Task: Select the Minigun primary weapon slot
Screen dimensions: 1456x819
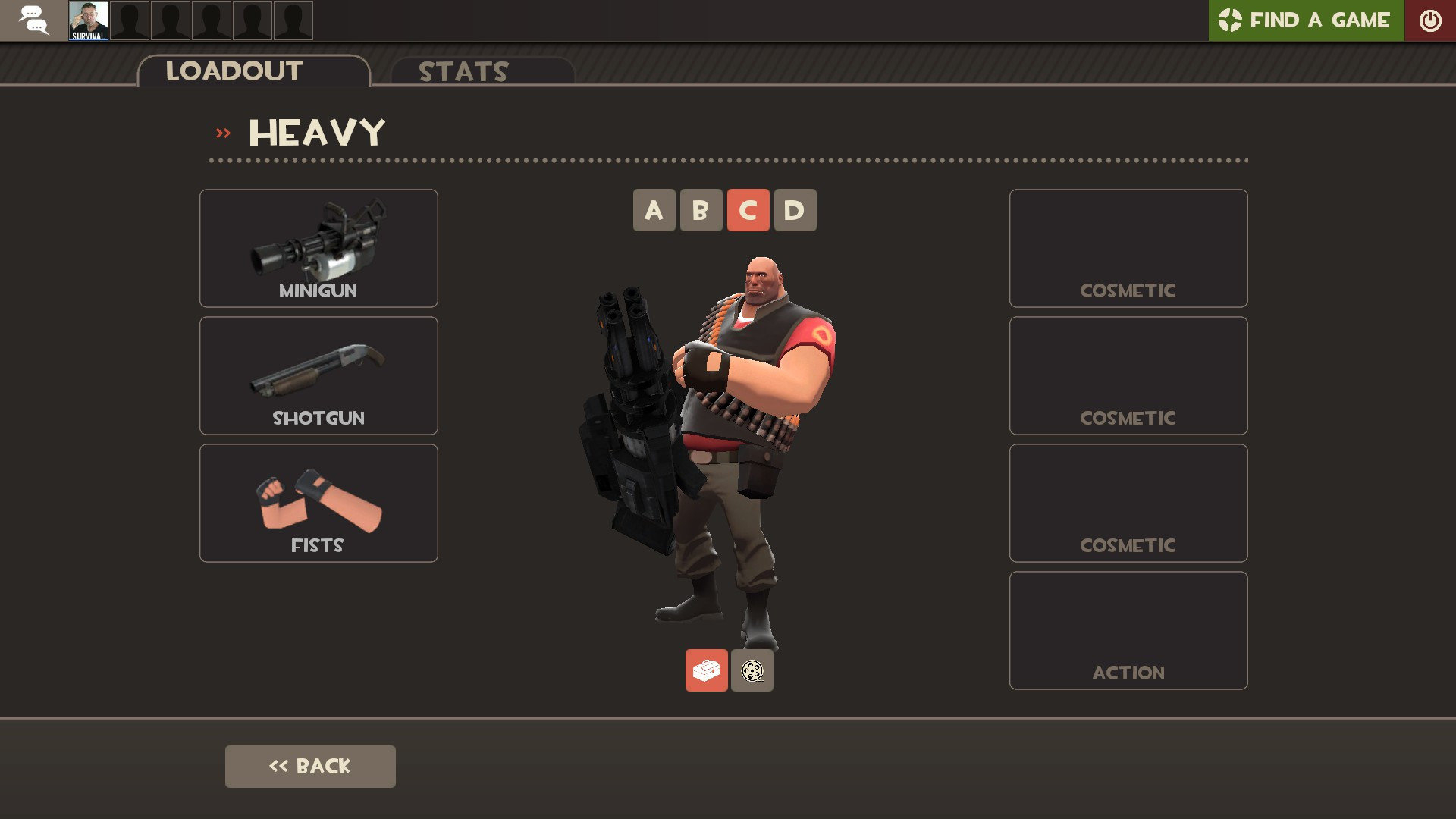Action: [318, 248]
